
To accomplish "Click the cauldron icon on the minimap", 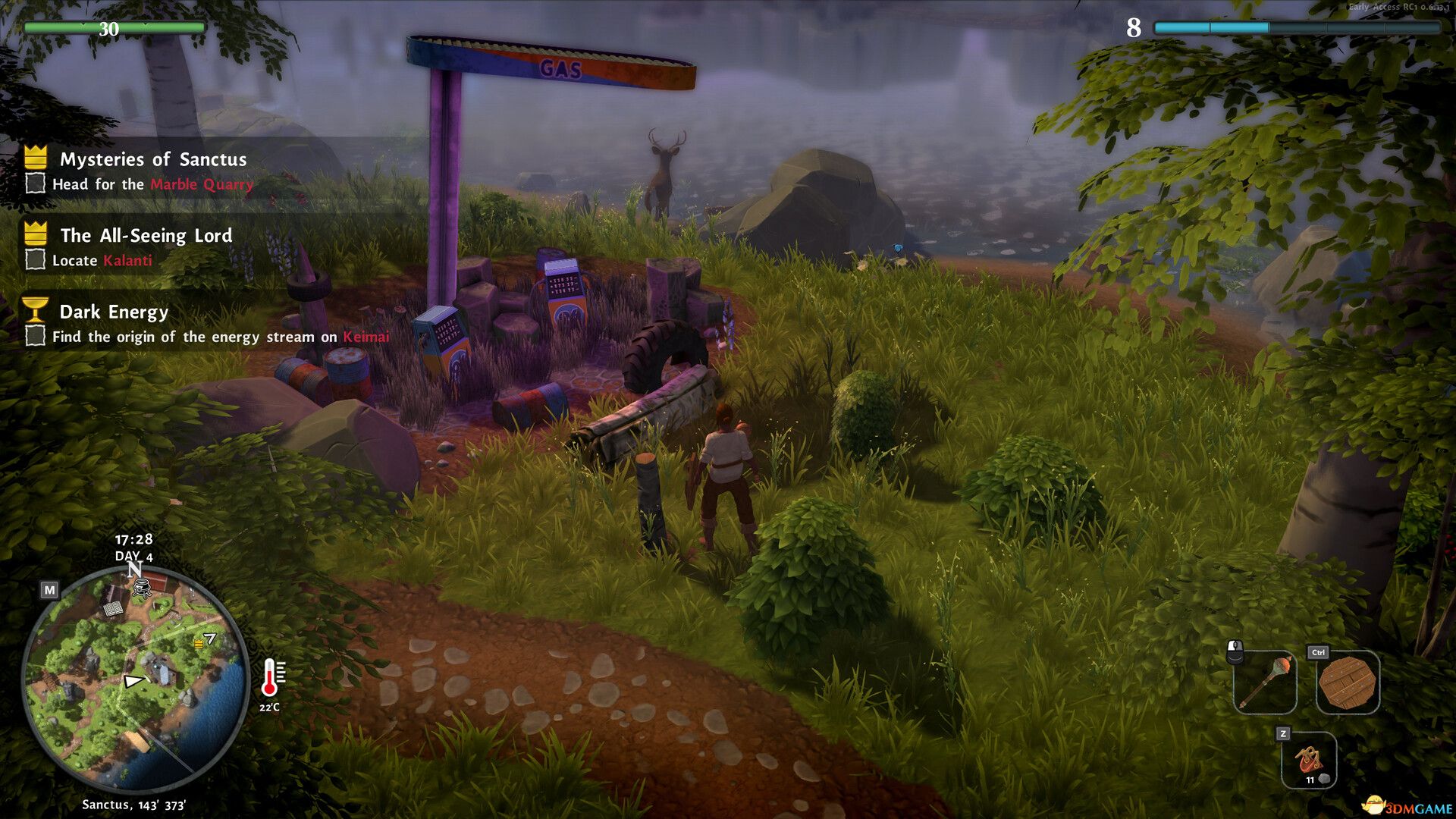I will [x=142, y=589].
